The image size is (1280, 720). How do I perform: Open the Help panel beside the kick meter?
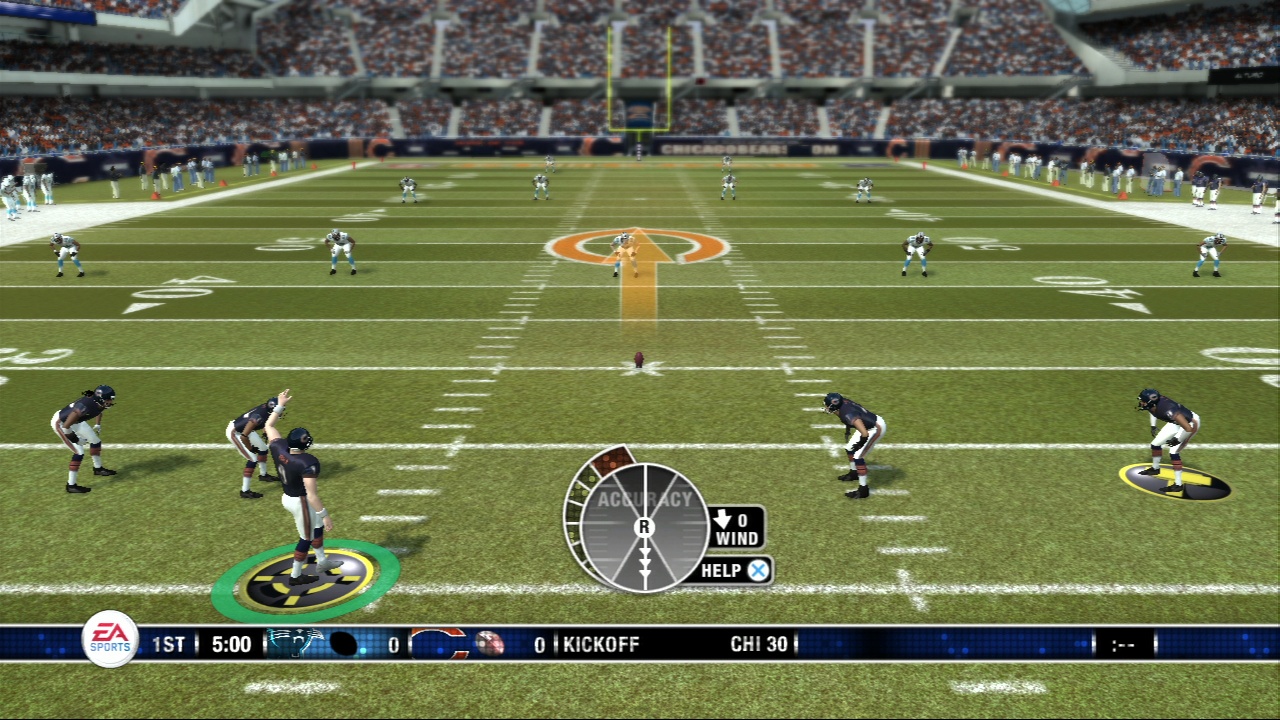click(735, 571)
